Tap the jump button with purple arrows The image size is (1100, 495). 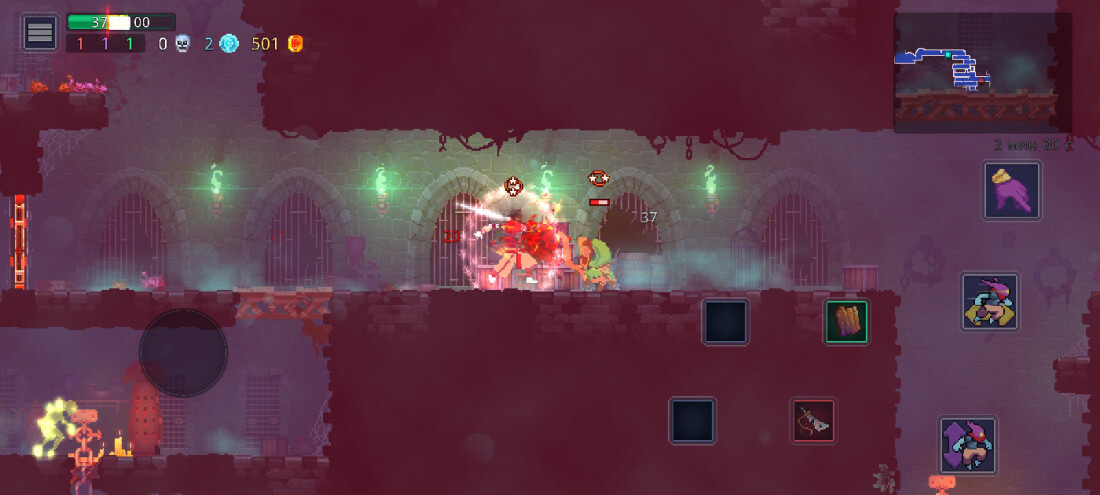click(968, 444)
